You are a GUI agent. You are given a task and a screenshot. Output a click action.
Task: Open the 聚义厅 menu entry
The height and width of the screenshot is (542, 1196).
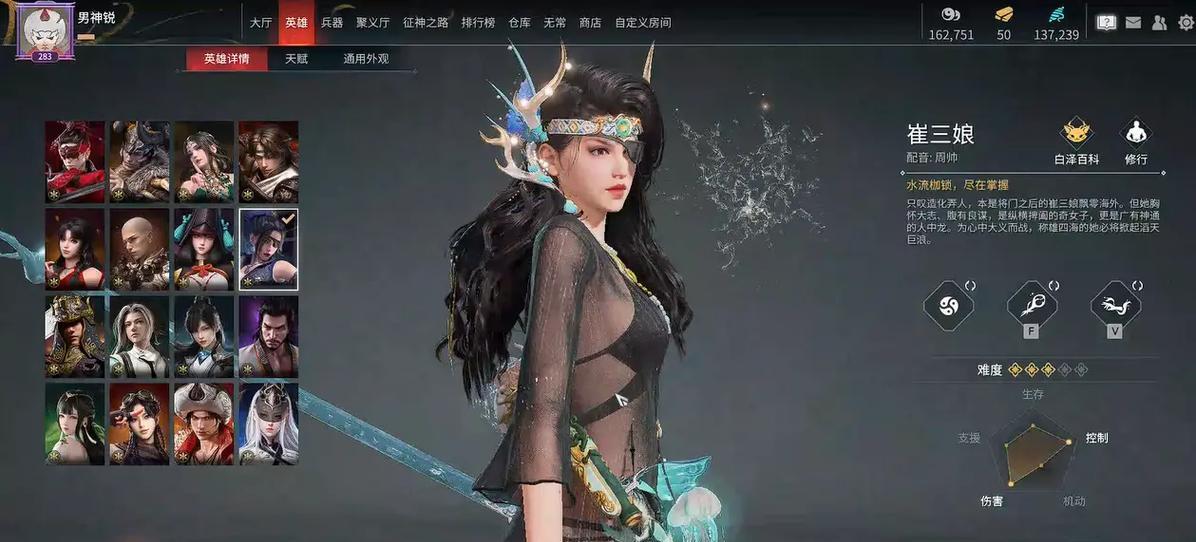click(372, 22)
